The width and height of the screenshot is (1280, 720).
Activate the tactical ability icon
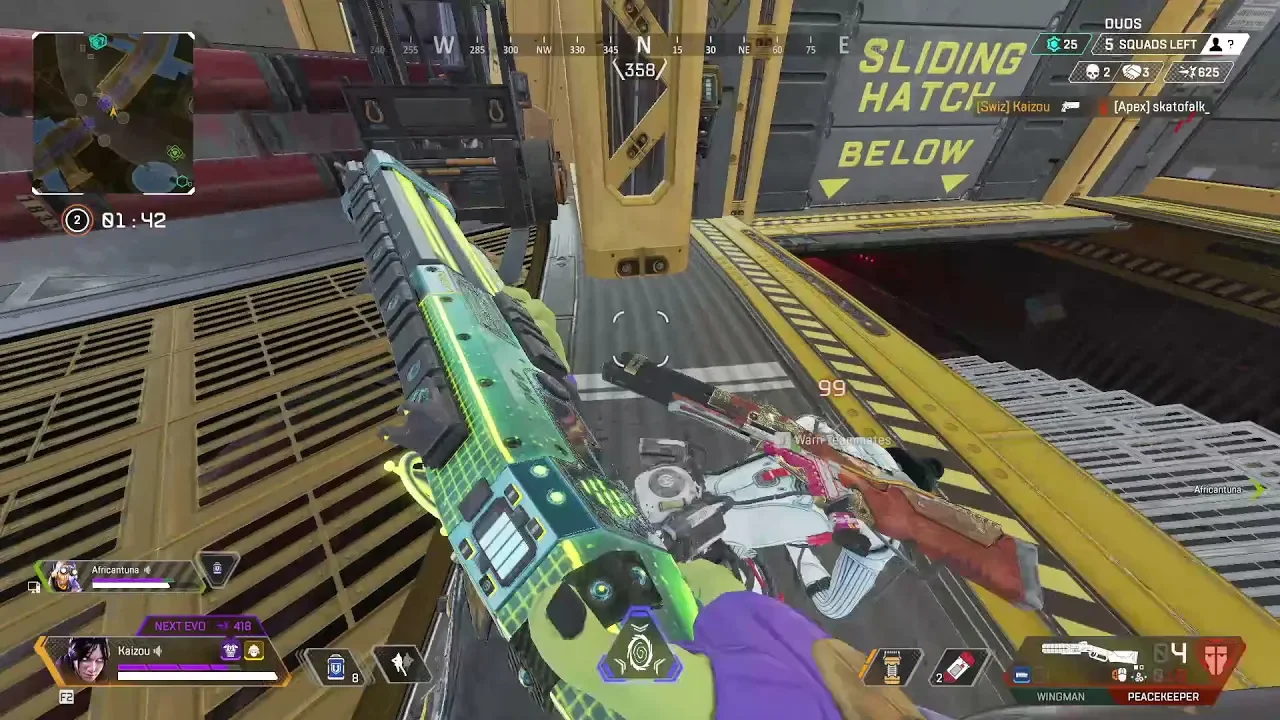click(x=401, y=664)
